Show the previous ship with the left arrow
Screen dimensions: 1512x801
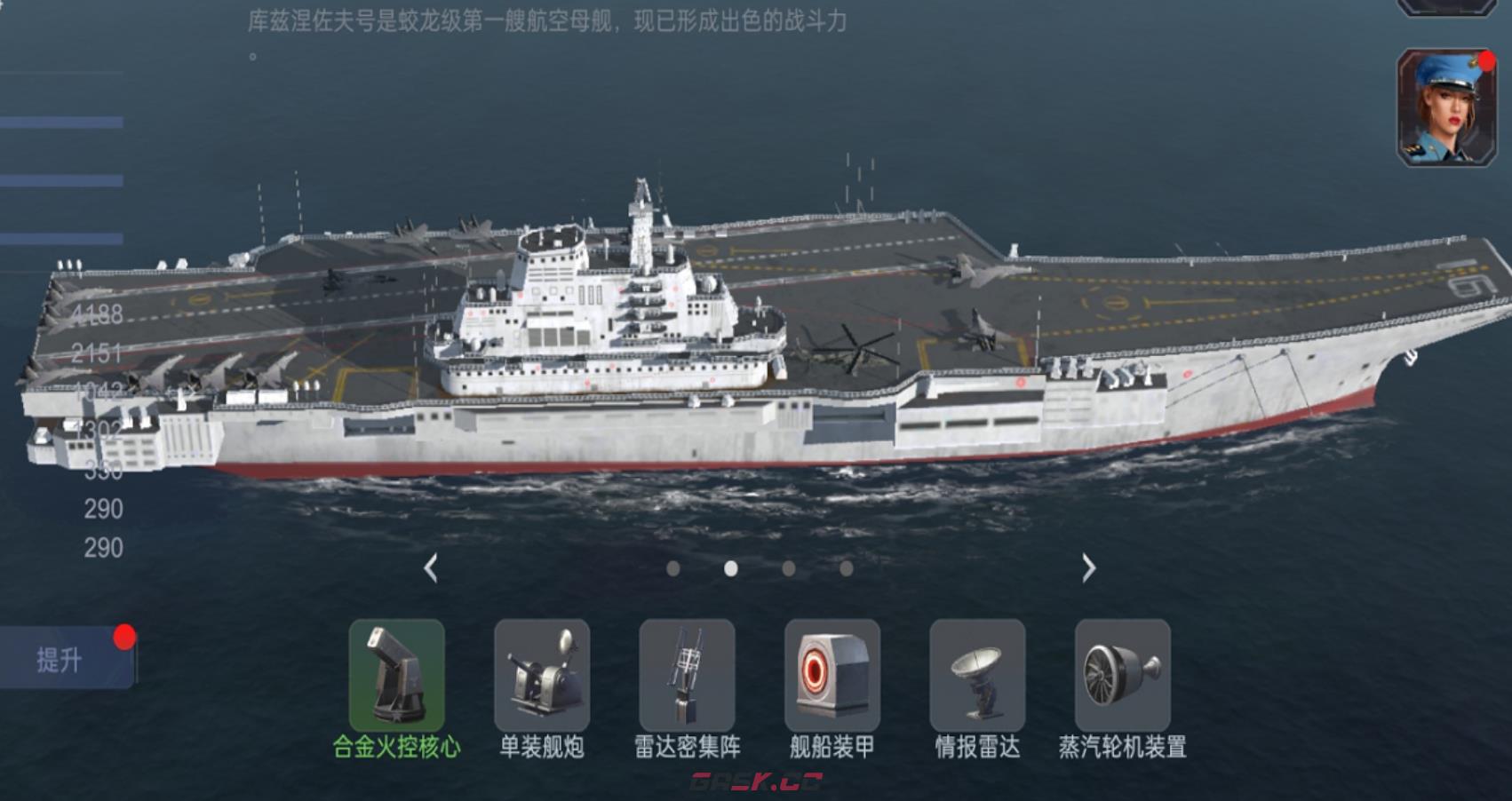pos(433,568)
